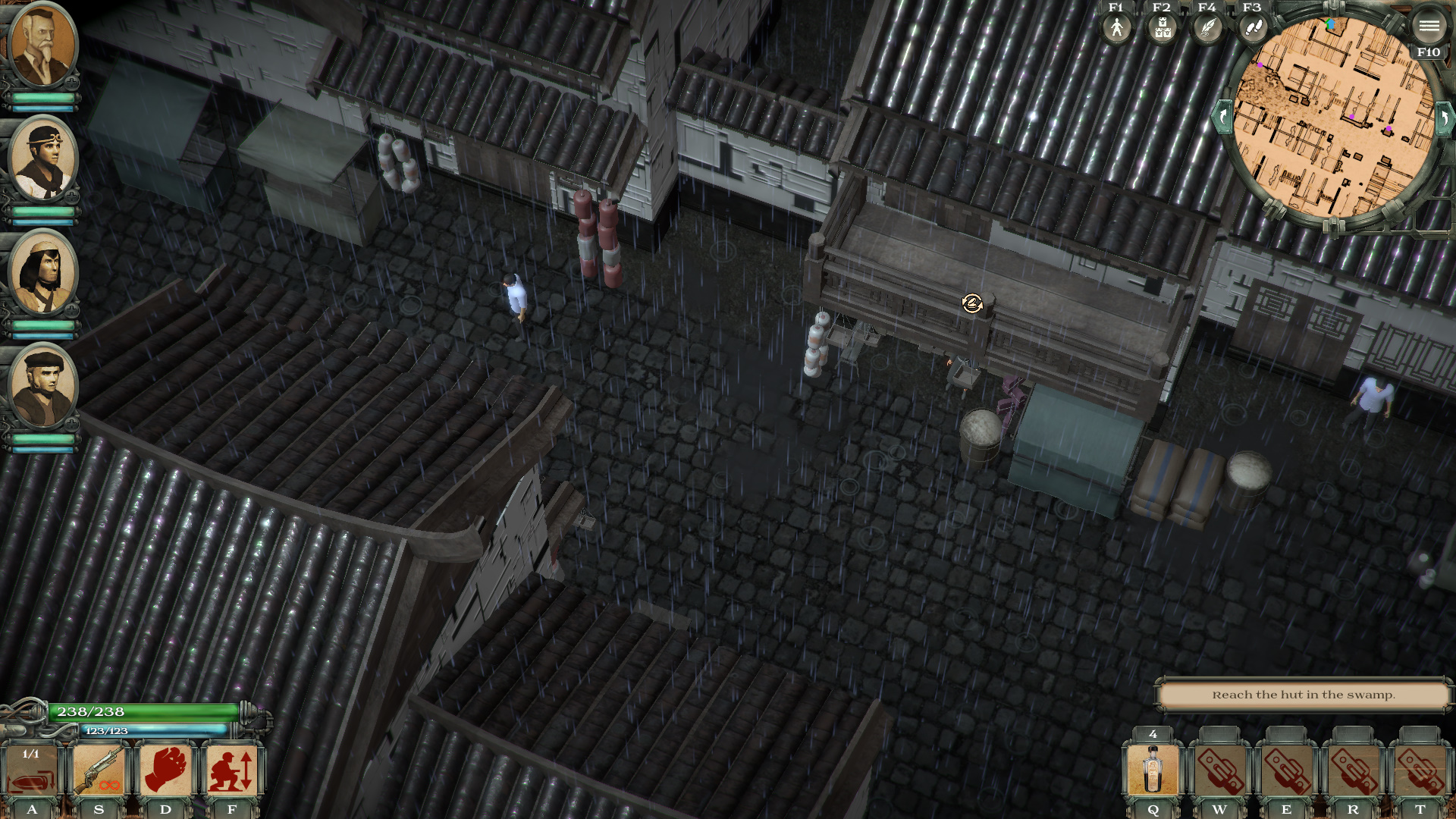The width and height of the screenshot is (1456, 819).
Task: Click the circular minimap
Action: pos(1333,118)
